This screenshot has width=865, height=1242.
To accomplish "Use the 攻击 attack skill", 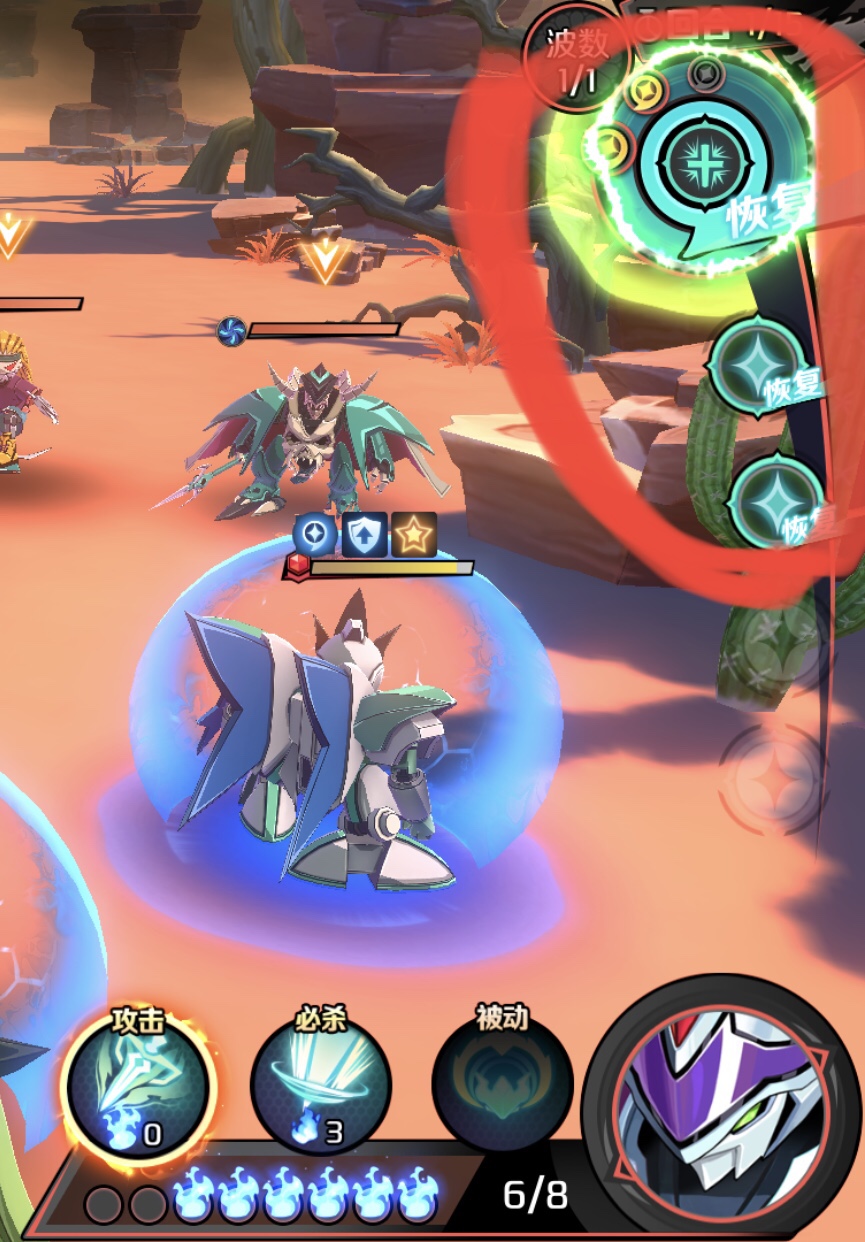I will 137,1085.
